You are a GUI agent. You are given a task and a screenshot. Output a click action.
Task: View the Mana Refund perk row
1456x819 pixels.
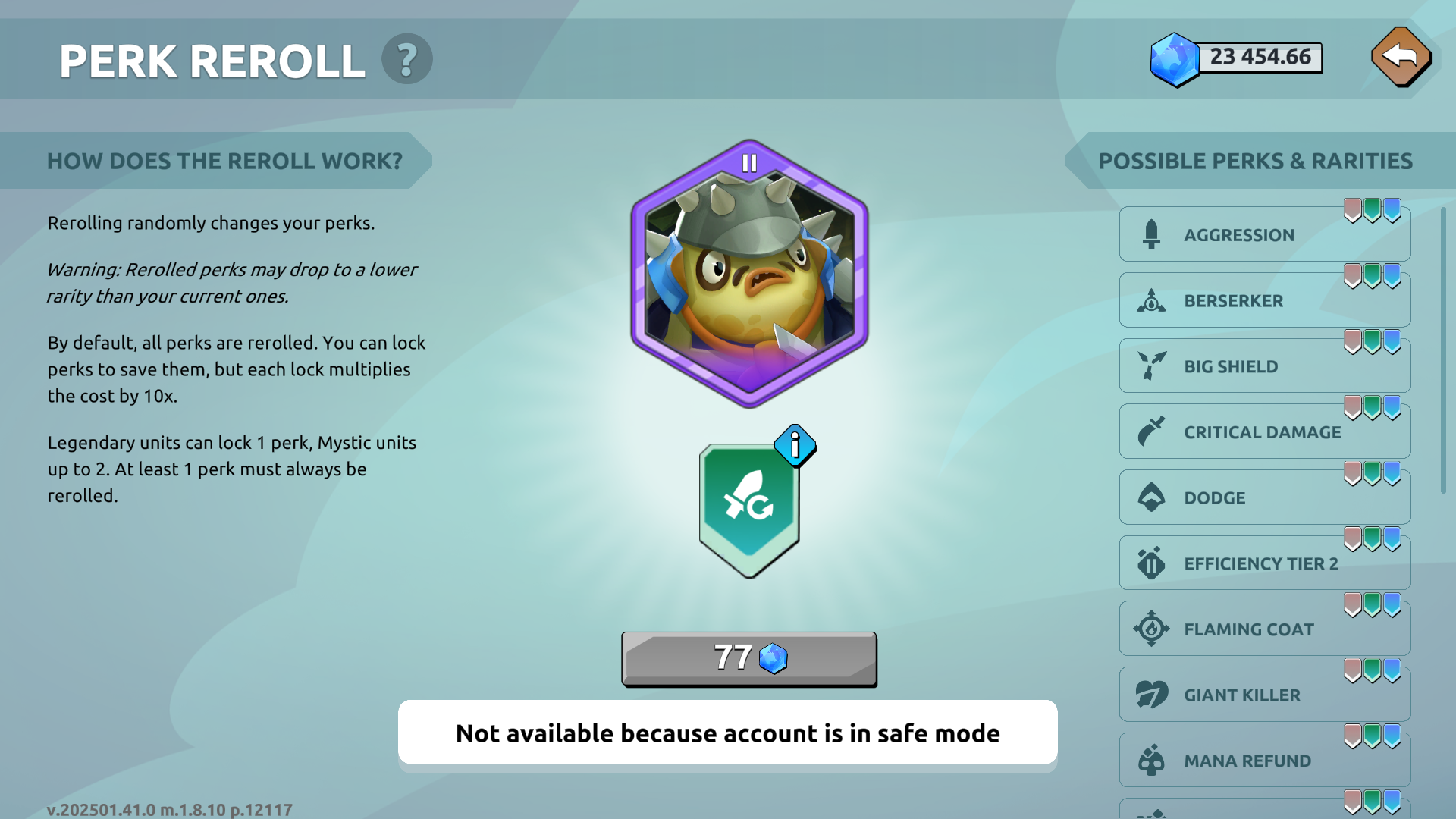click(x=1264, y=761)
